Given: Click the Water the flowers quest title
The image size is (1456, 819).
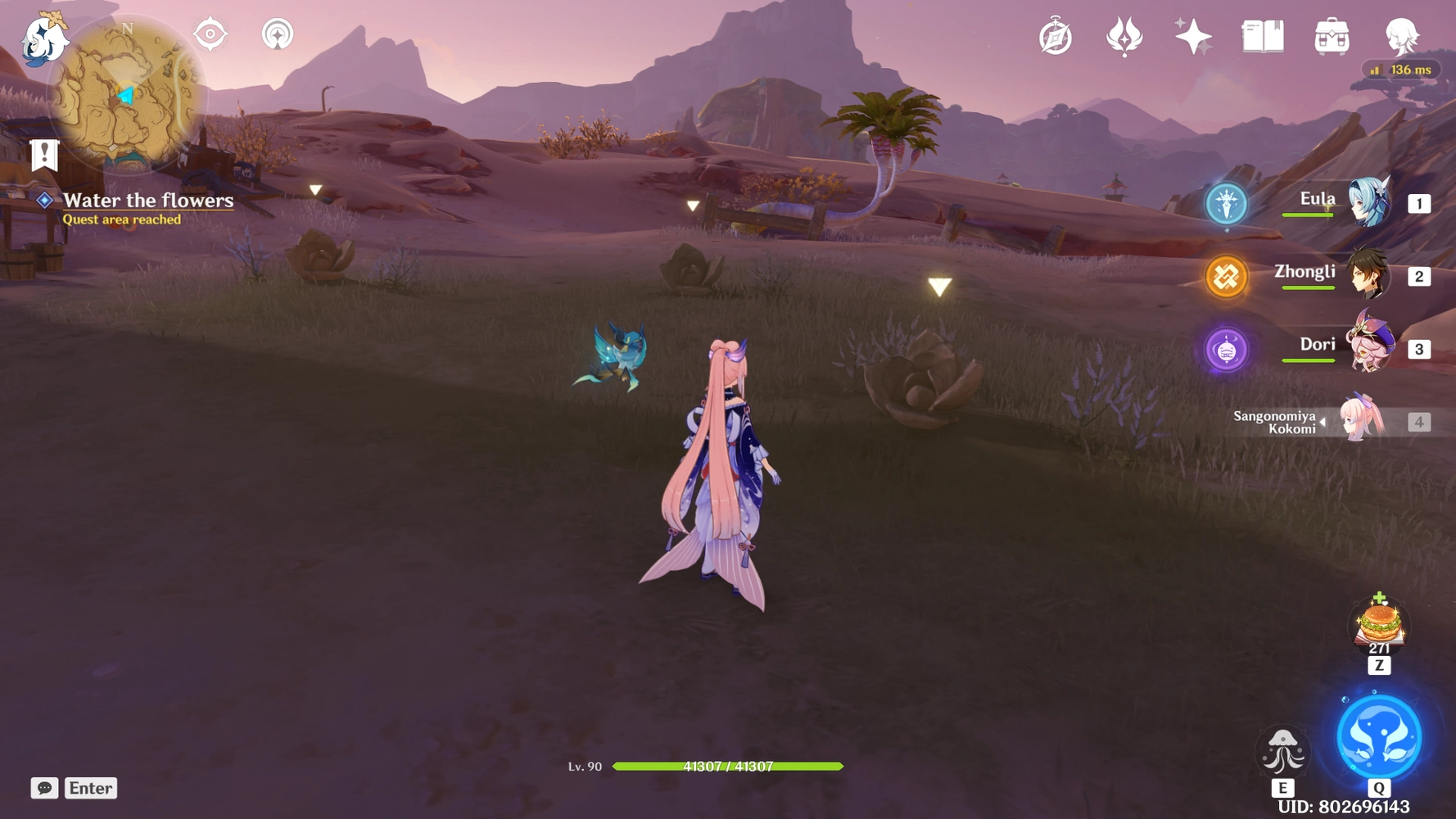Looking at the screenshot, I should point(149,200).
